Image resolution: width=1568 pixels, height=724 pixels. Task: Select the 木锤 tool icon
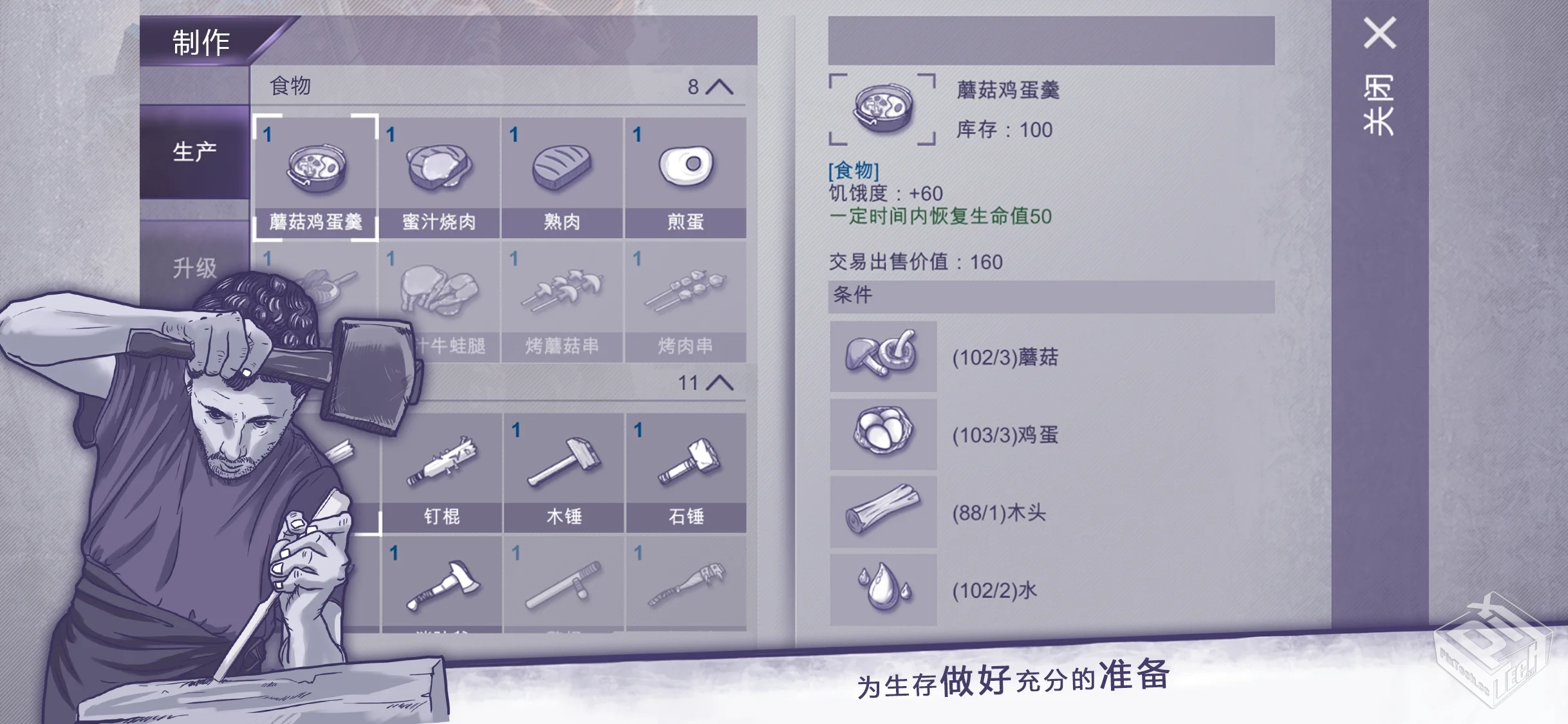564,462
